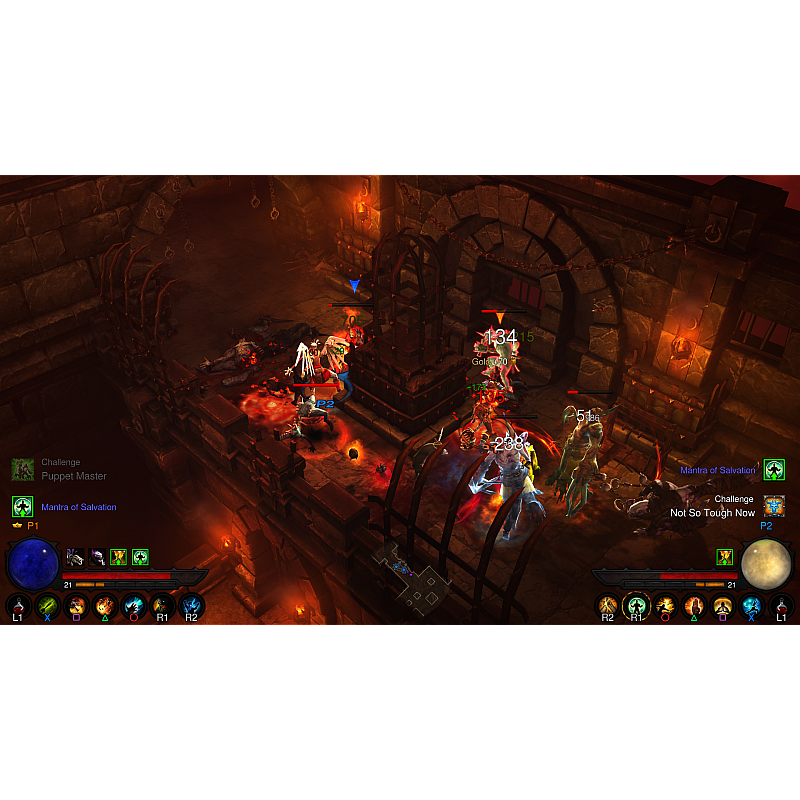
Task: Select the Not So Tough Now challenge icon
Action: (774, 505)
